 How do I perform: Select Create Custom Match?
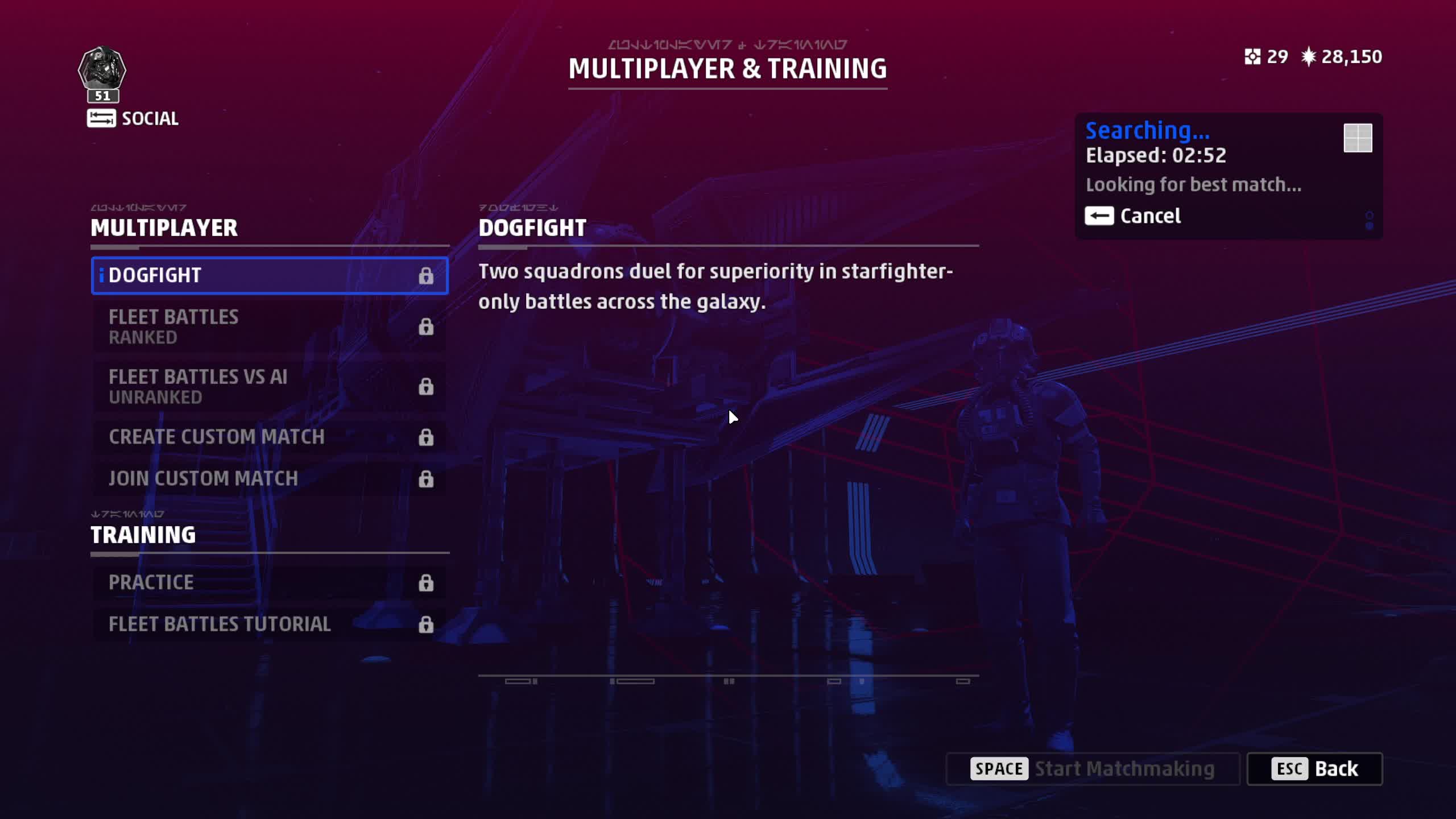(269, 437)
